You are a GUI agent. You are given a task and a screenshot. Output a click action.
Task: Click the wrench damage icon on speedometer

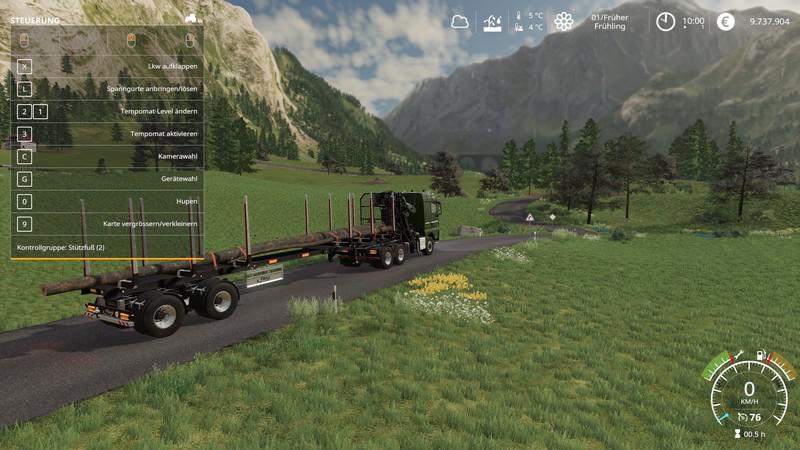point(739,354)
